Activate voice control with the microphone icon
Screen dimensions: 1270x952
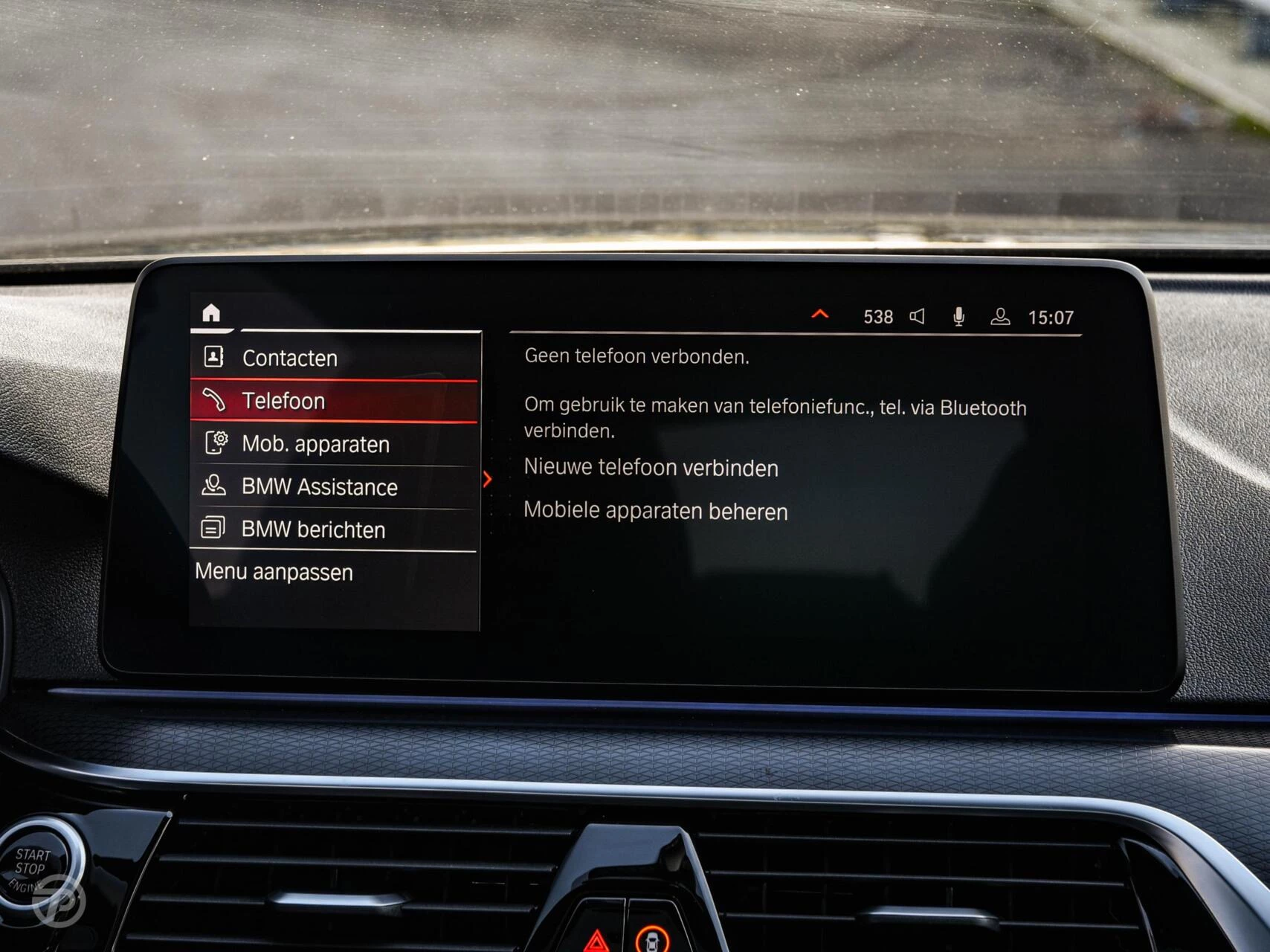959,315
